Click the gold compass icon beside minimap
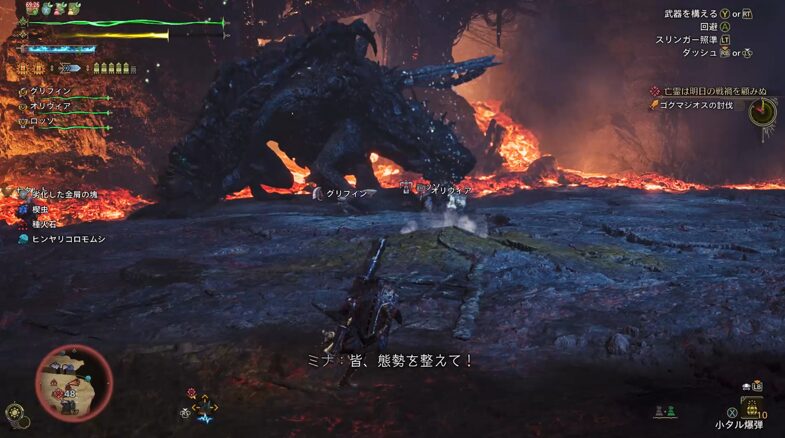Viewport: 785px width, 438px height. click(x=13, y=411)
